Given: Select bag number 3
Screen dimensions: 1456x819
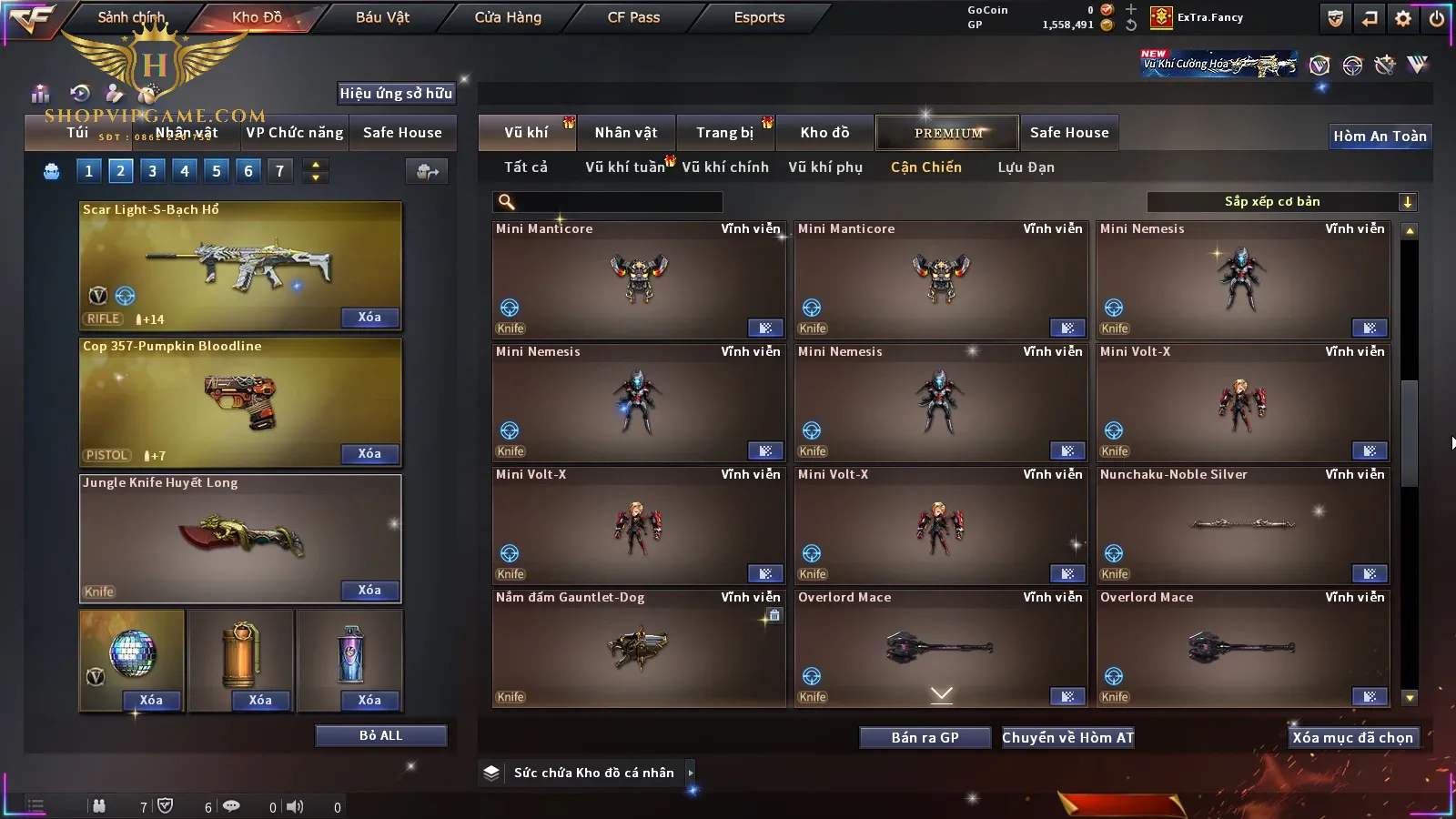Looking at the screenshot, I should pyautogui.click(x=153, y=171).
